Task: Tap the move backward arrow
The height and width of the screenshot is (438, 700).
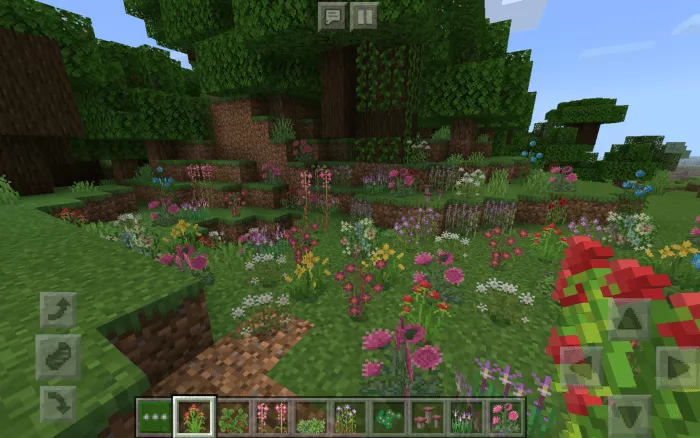Action: [629, 412]
